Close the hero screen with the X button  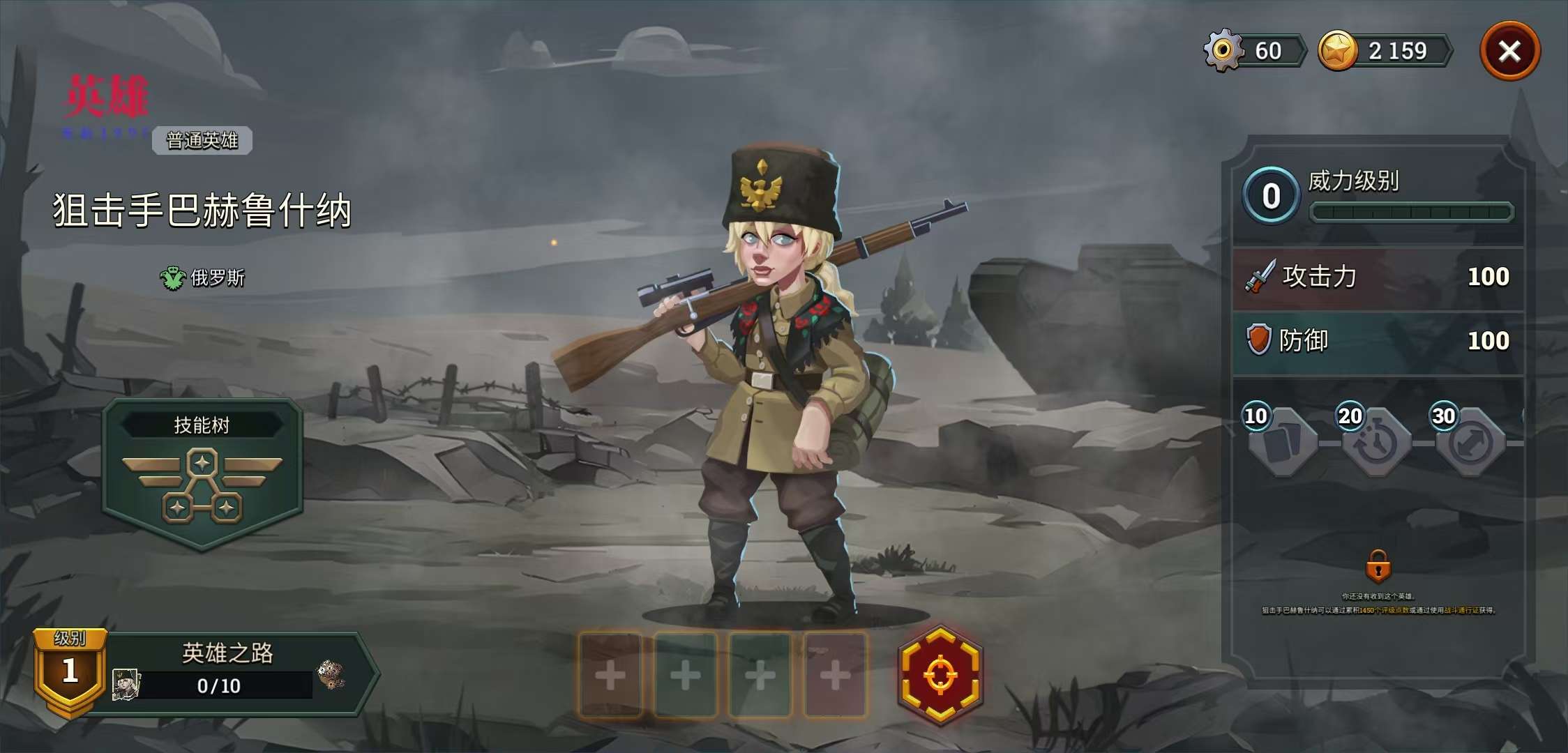click(x=1510, y=51)
